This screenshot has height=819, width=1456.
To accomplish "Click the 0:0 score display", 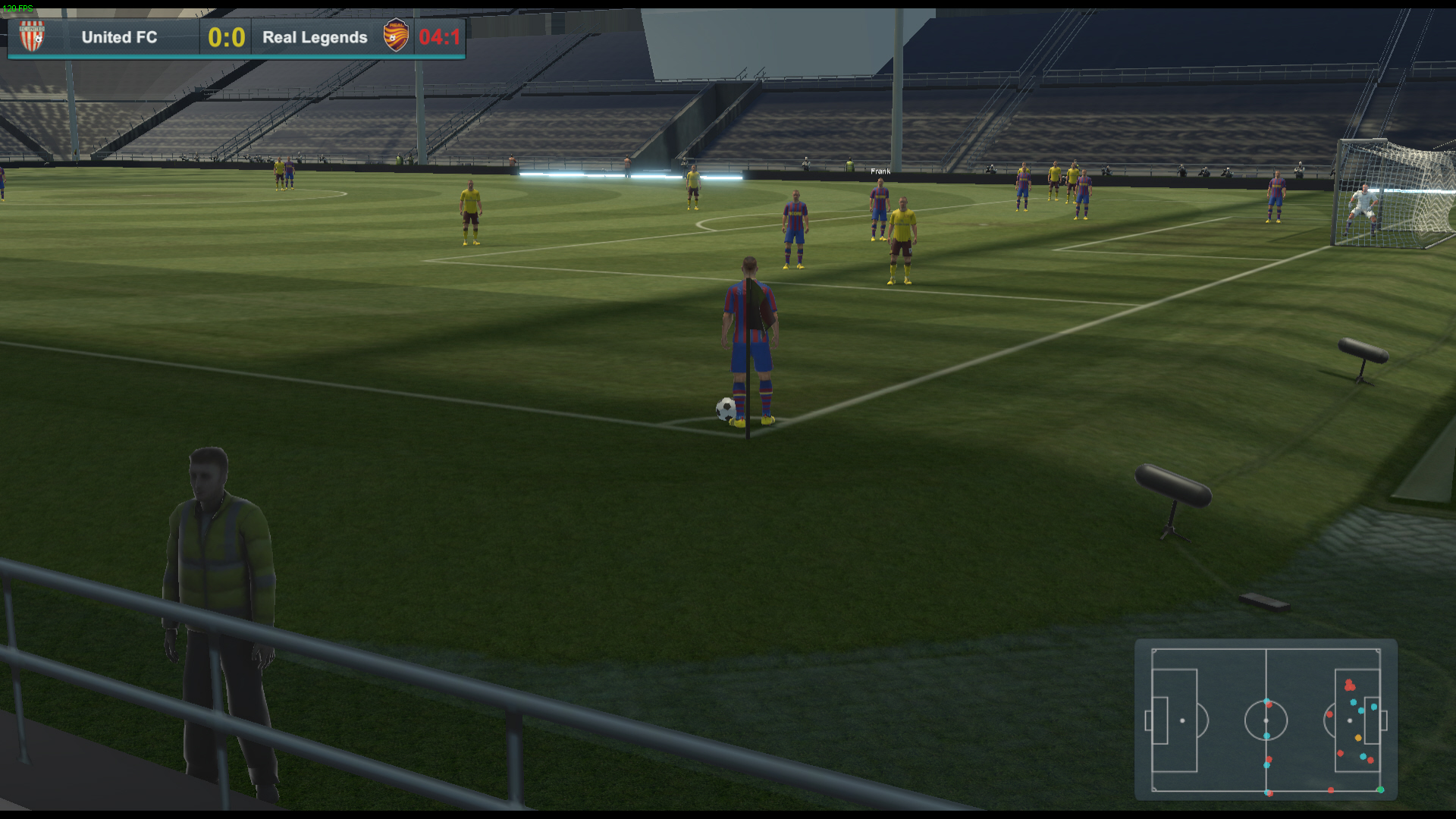I will coord(225,36).
